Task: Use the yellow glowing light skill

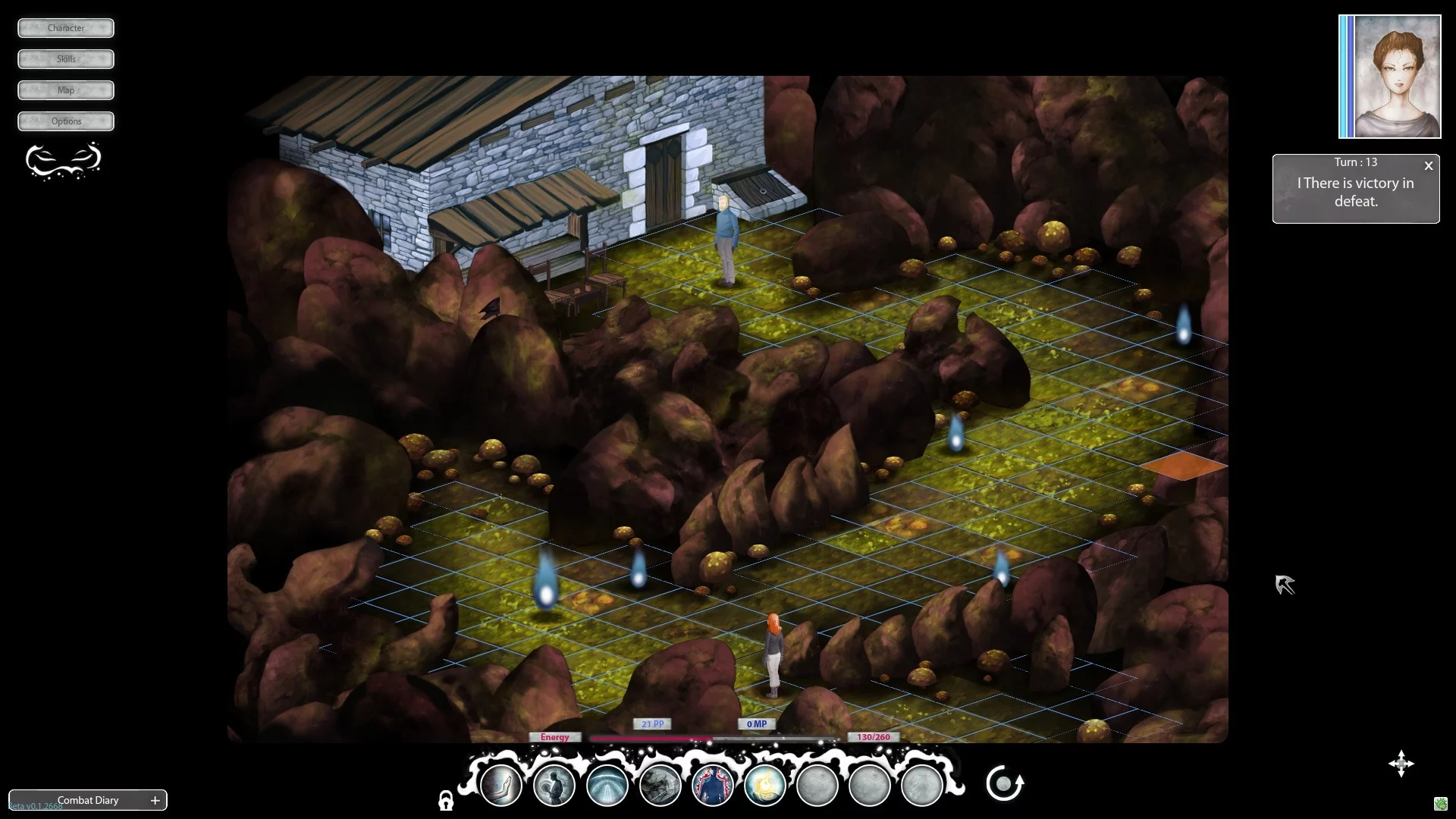Action: pos(764,785)
